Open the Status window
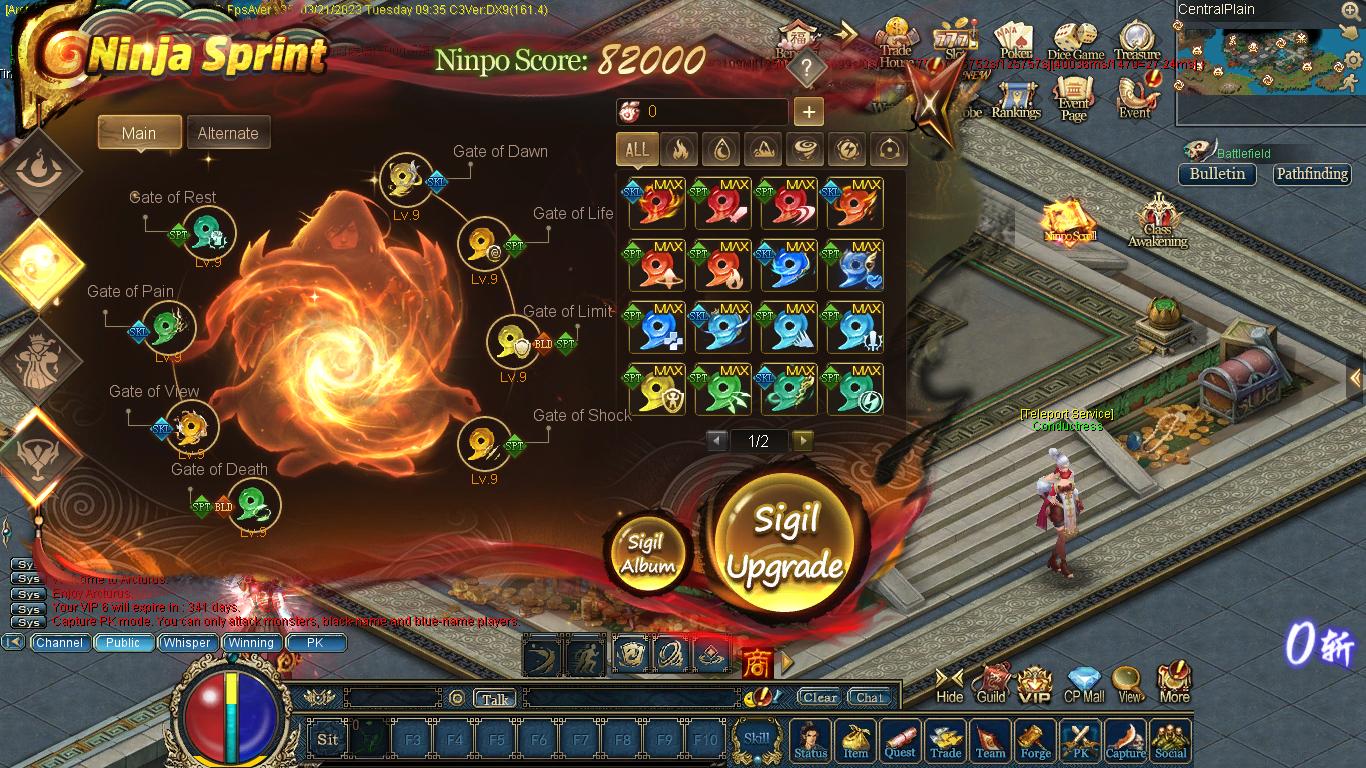Image resolution: width=1366 pixels, height=768 pixels. [x=811, y=741]
